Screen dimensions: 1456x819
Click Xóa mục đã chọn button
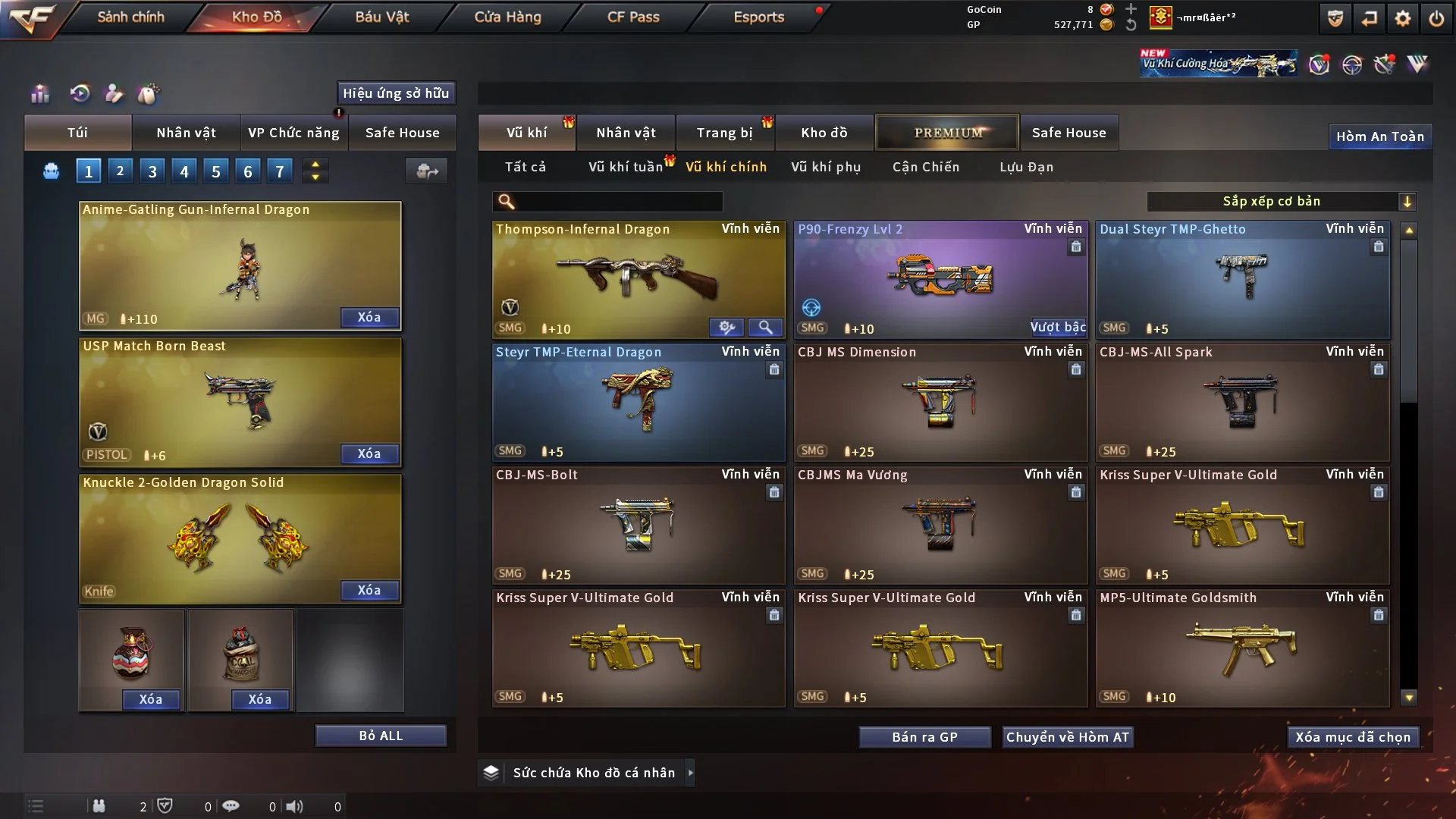[x=1353, y=737]
